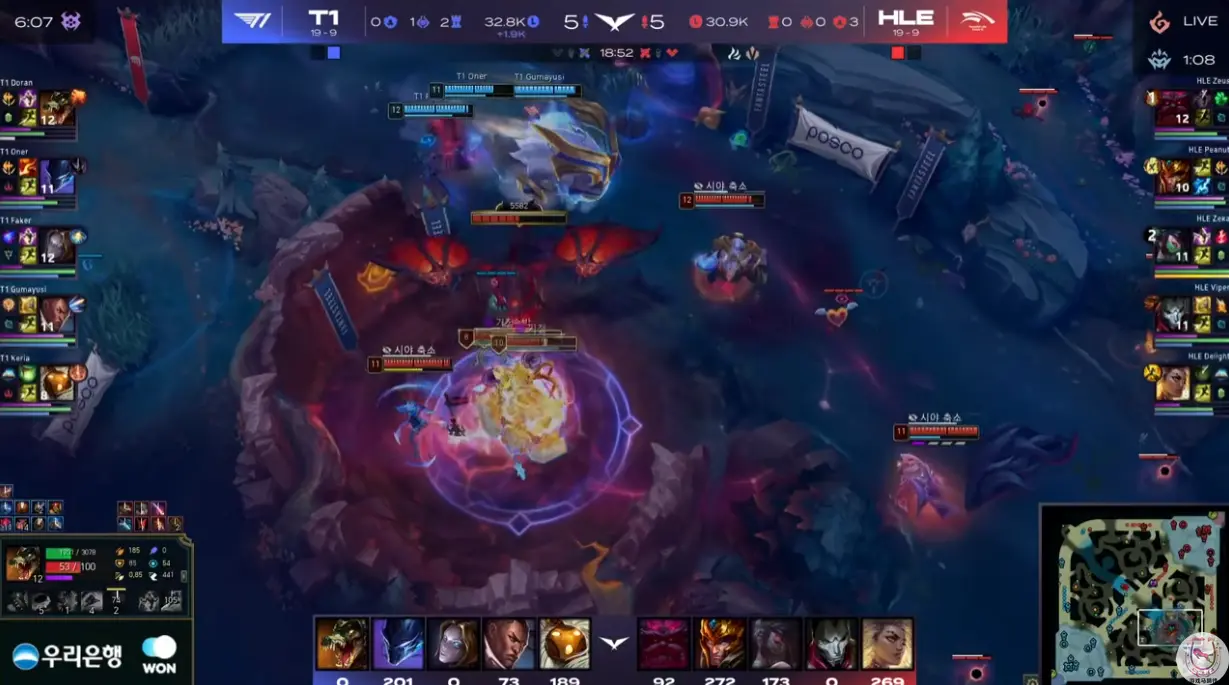Select T1 Oner's champion portrait
The width and height of the screenshot is (1229, 685).
pos(56,176)
